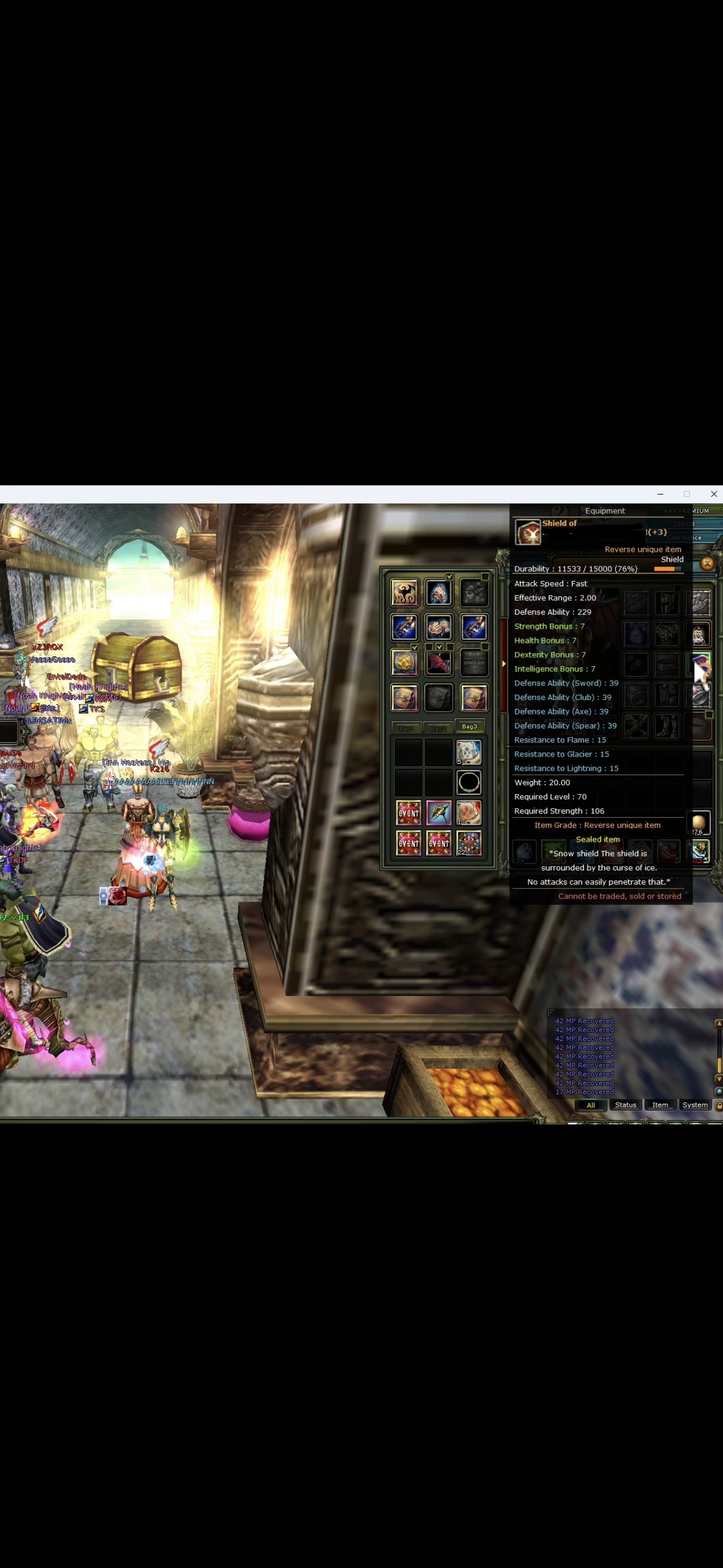Select an EVENT heart item in Bag3
Image resolution: width=723 pixels, height=1568 pixels.
(409, 813)
